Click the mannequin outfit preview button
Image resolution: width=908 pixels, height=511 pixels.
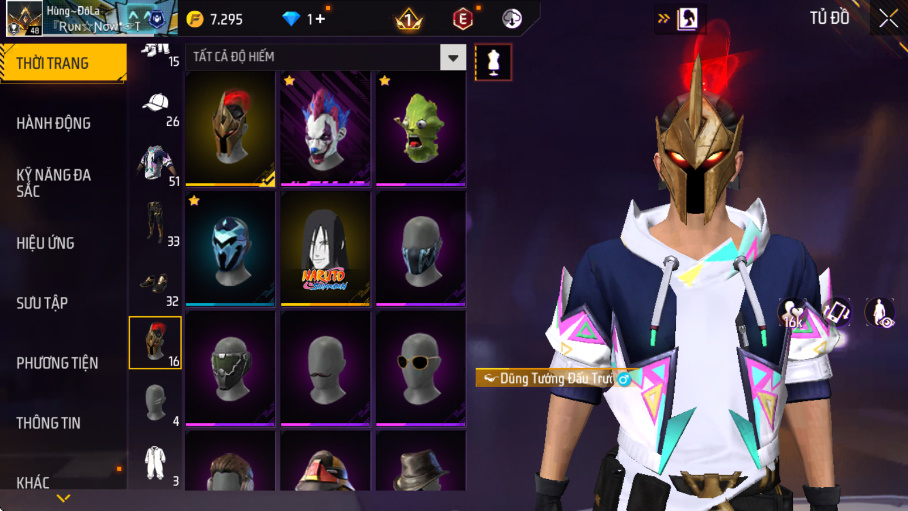[x=493, y=62]
